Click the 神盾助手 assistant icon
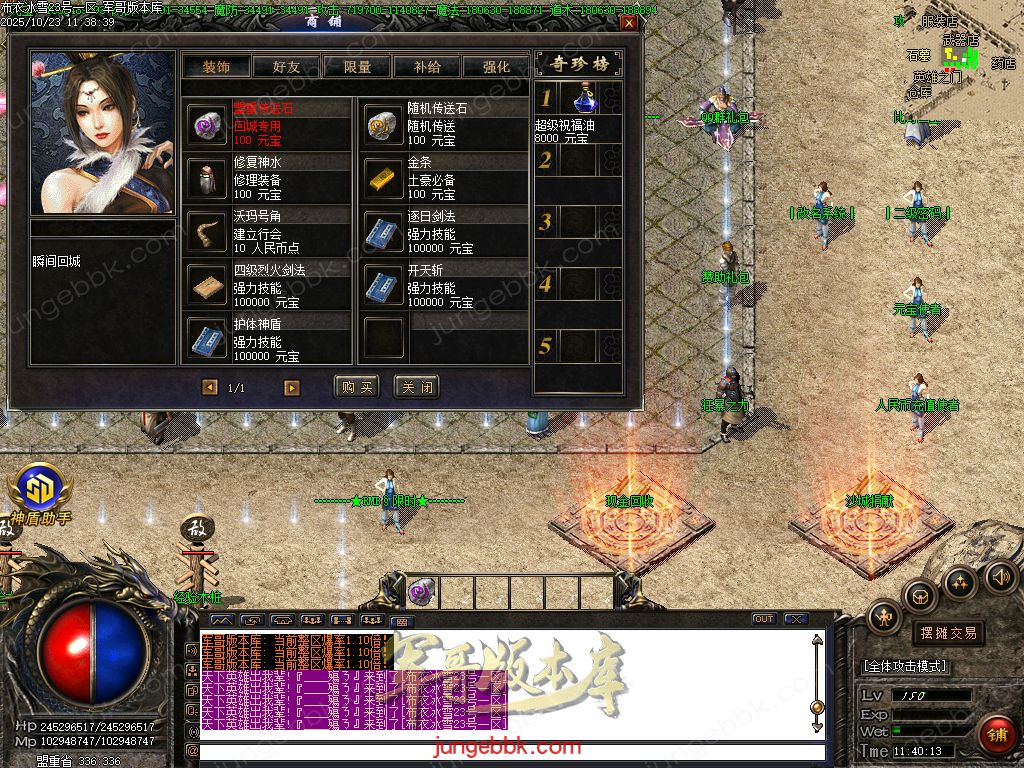The image size is (1024, 768). coord(40,490)
